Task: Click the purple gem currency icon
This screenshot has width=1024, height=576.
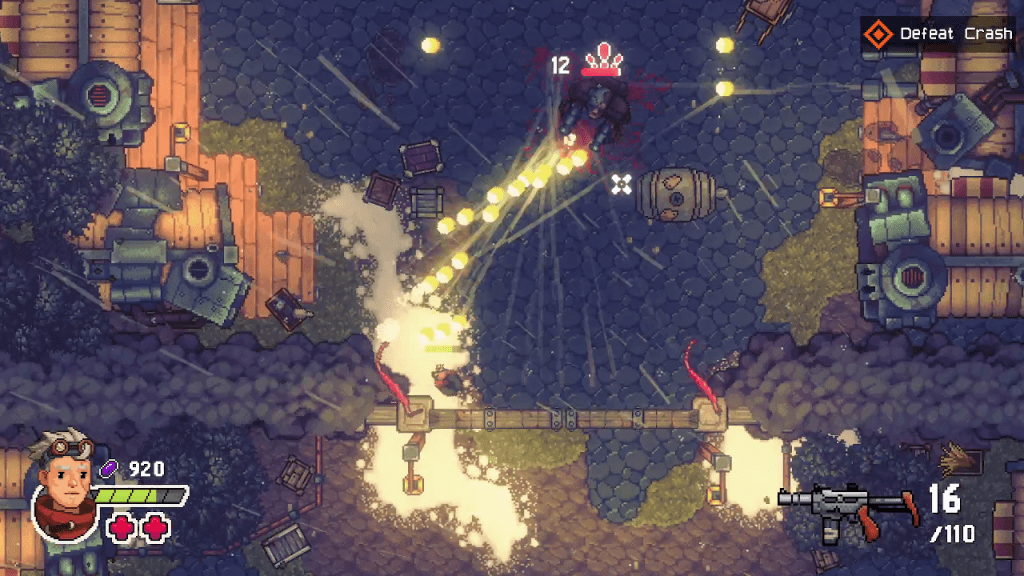Action: (x=110, y=467)
